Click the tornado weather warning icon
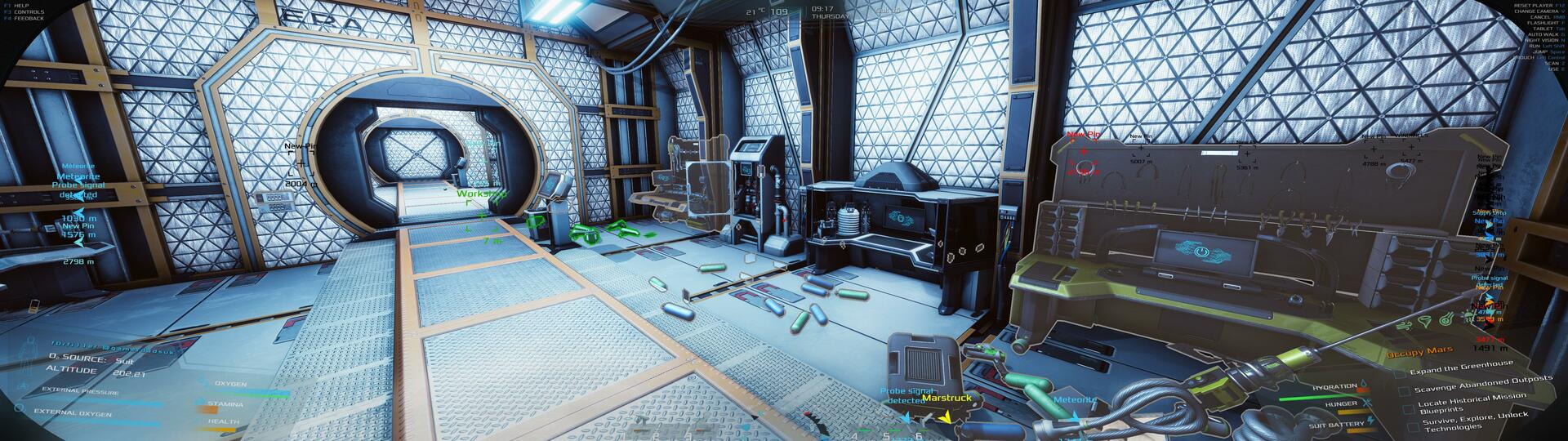 tap(1426, 323)
